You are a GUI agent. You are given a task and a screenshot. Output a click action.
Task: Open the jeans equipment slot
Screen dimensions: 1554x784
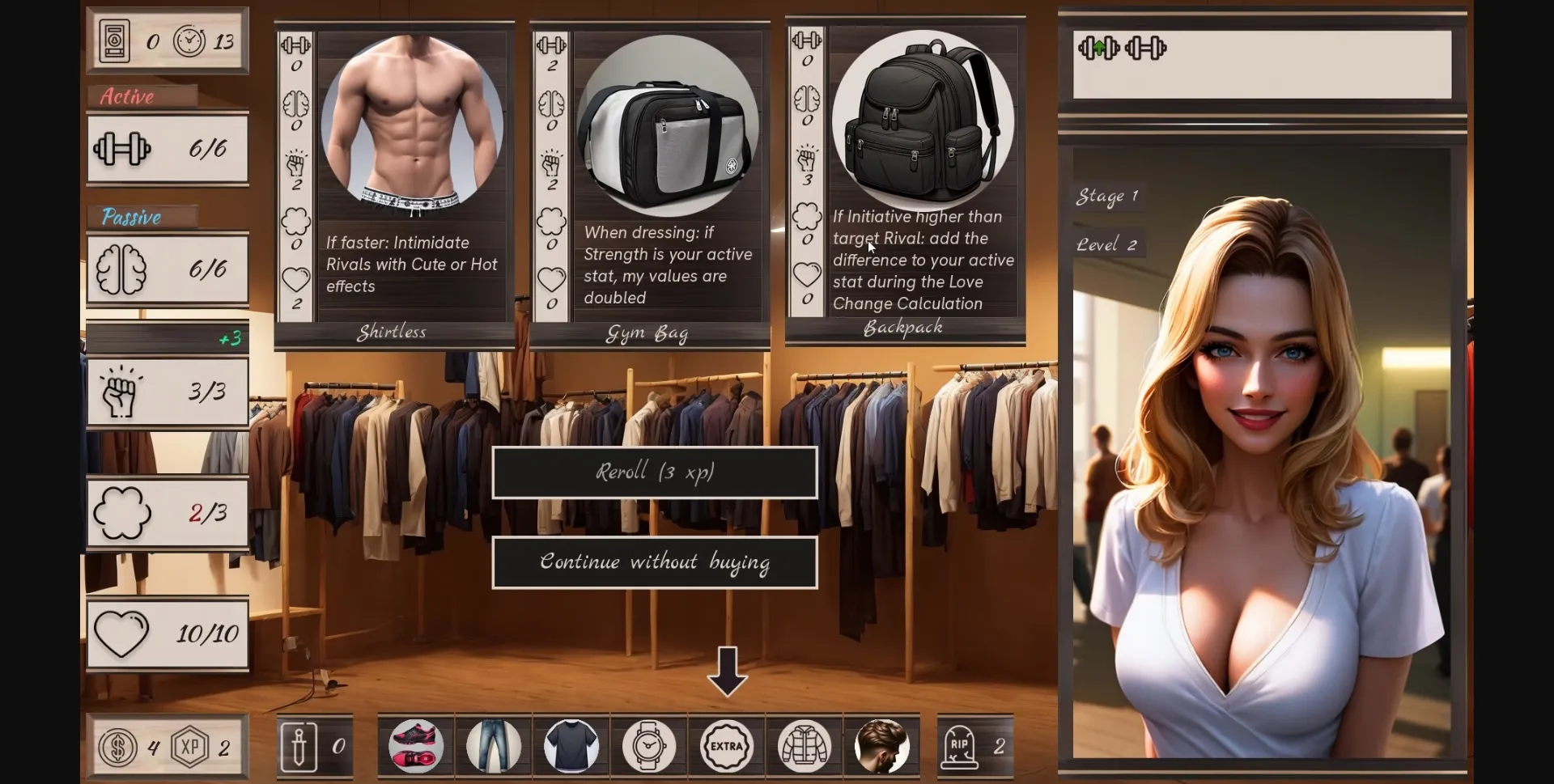point(492,746)
